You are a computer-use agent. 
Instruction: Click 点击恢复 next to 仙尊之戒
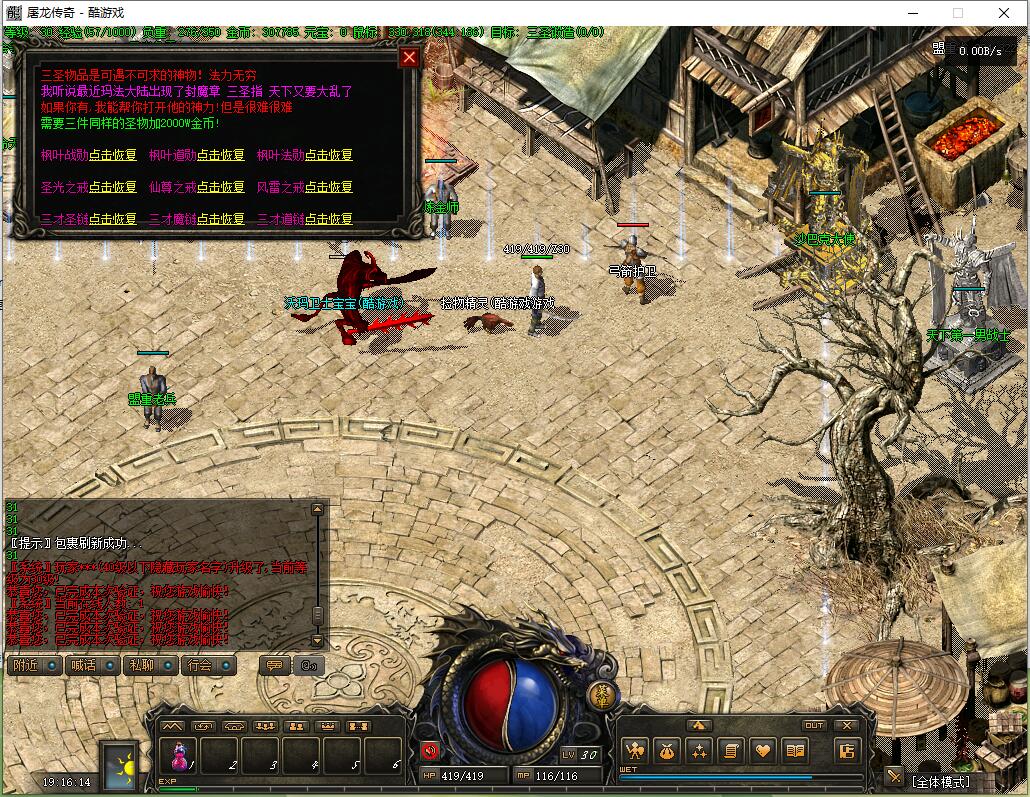tap(221, 187)
